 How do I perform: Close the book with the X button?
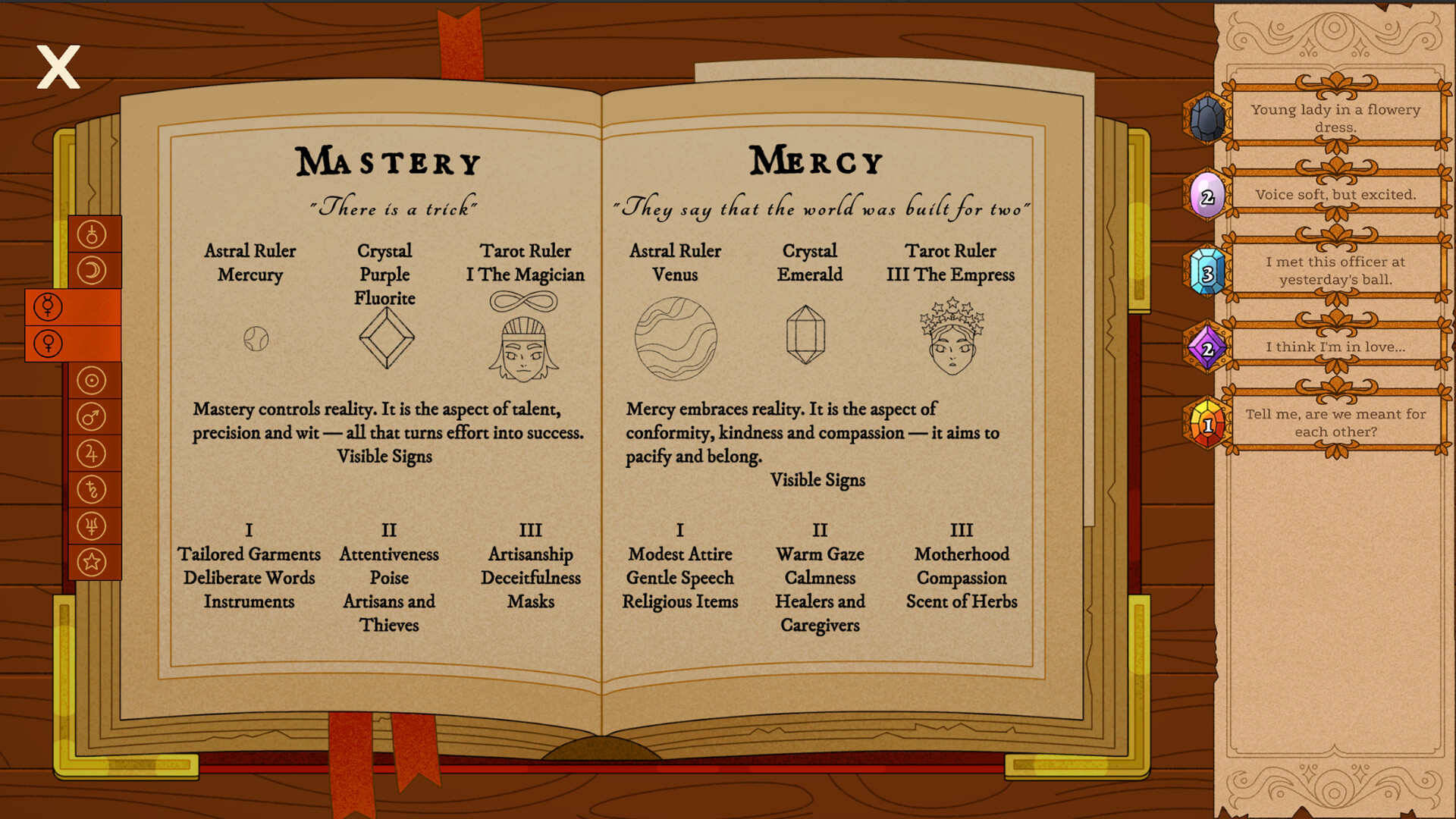[58, 67]
